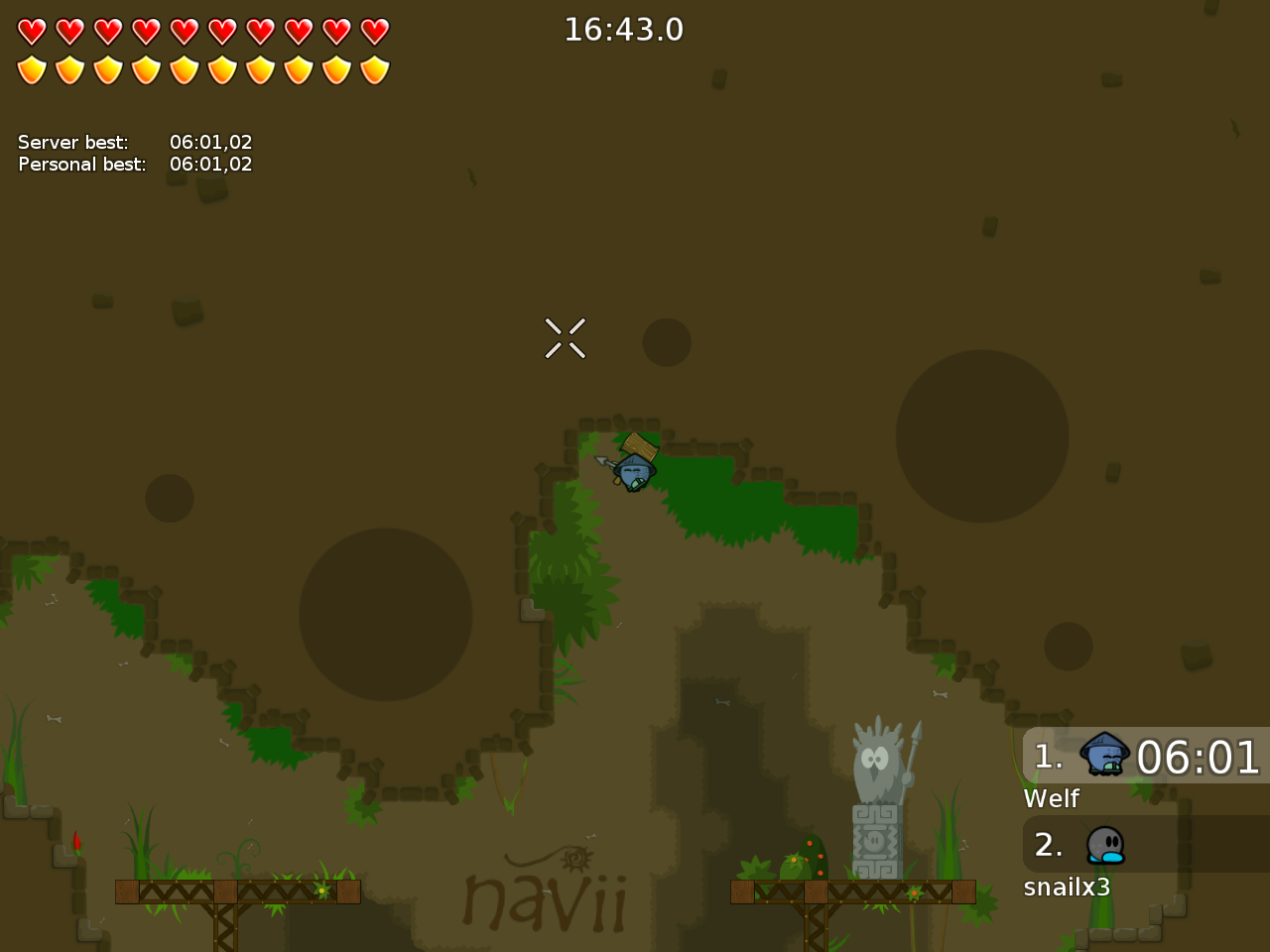1270x952 pixels.
Task: Click the first golden shield armor icon
Action: [x=33, y=69]
